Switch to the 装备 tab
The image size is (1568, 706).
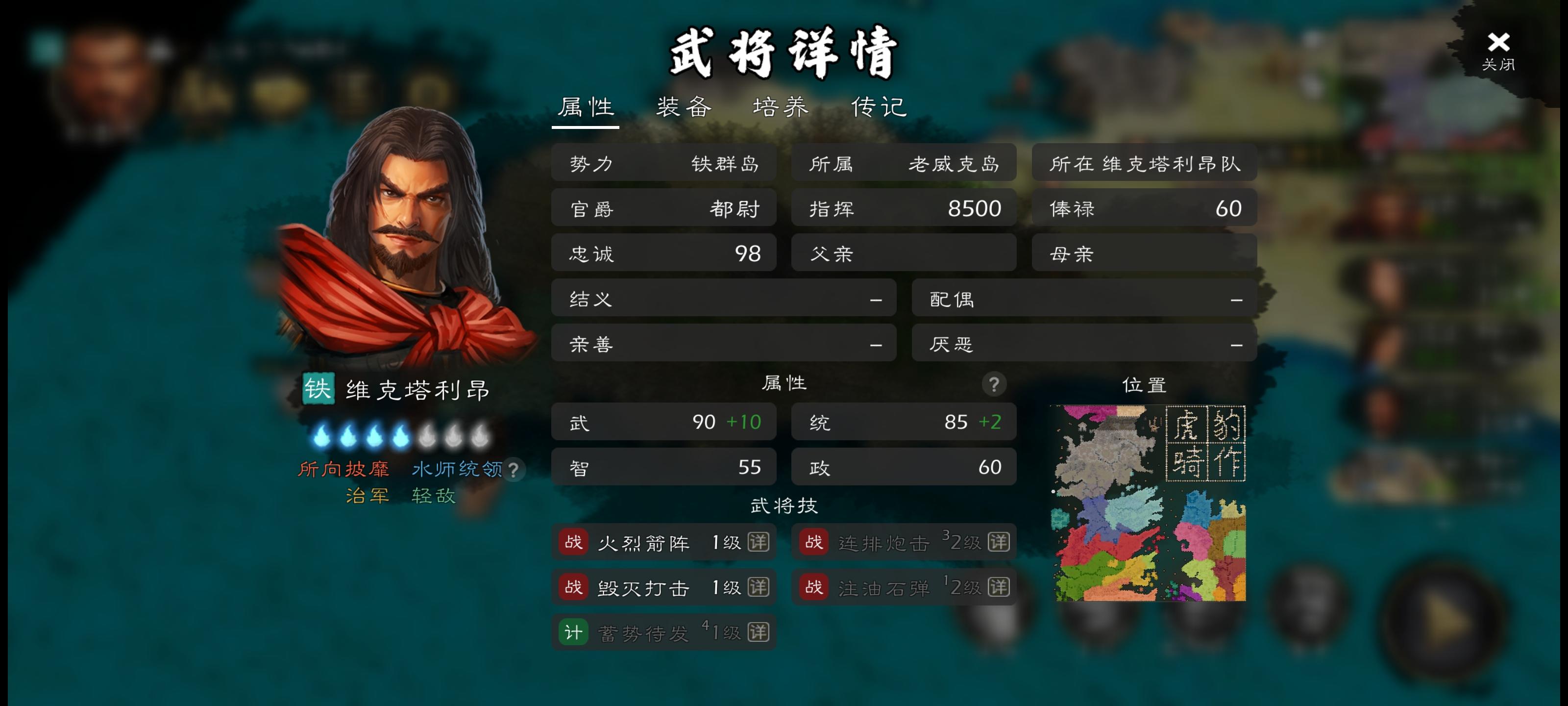[684, 106]
